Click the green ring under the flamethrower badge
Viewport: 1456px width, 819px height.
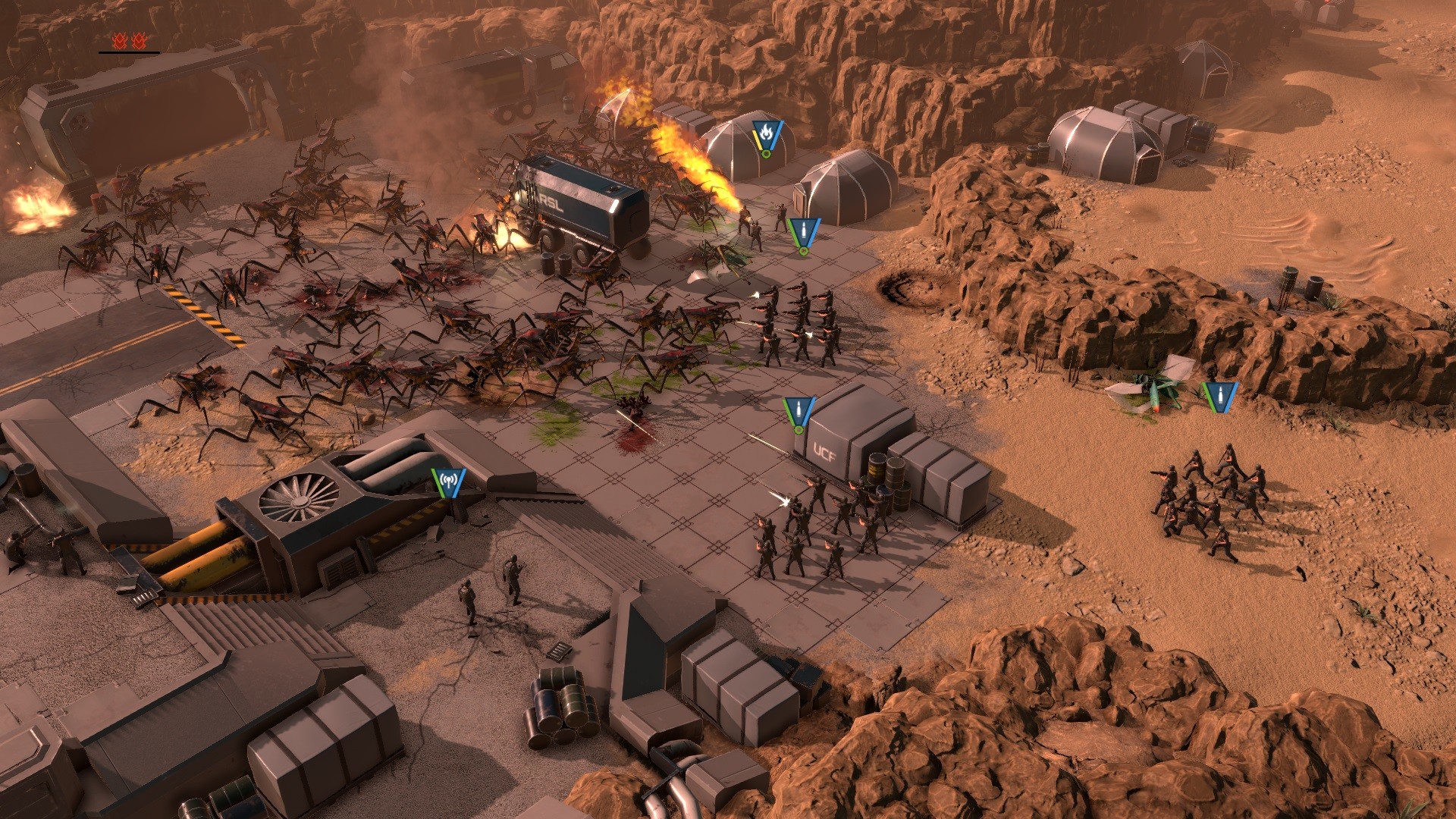(x=766, y=154)
